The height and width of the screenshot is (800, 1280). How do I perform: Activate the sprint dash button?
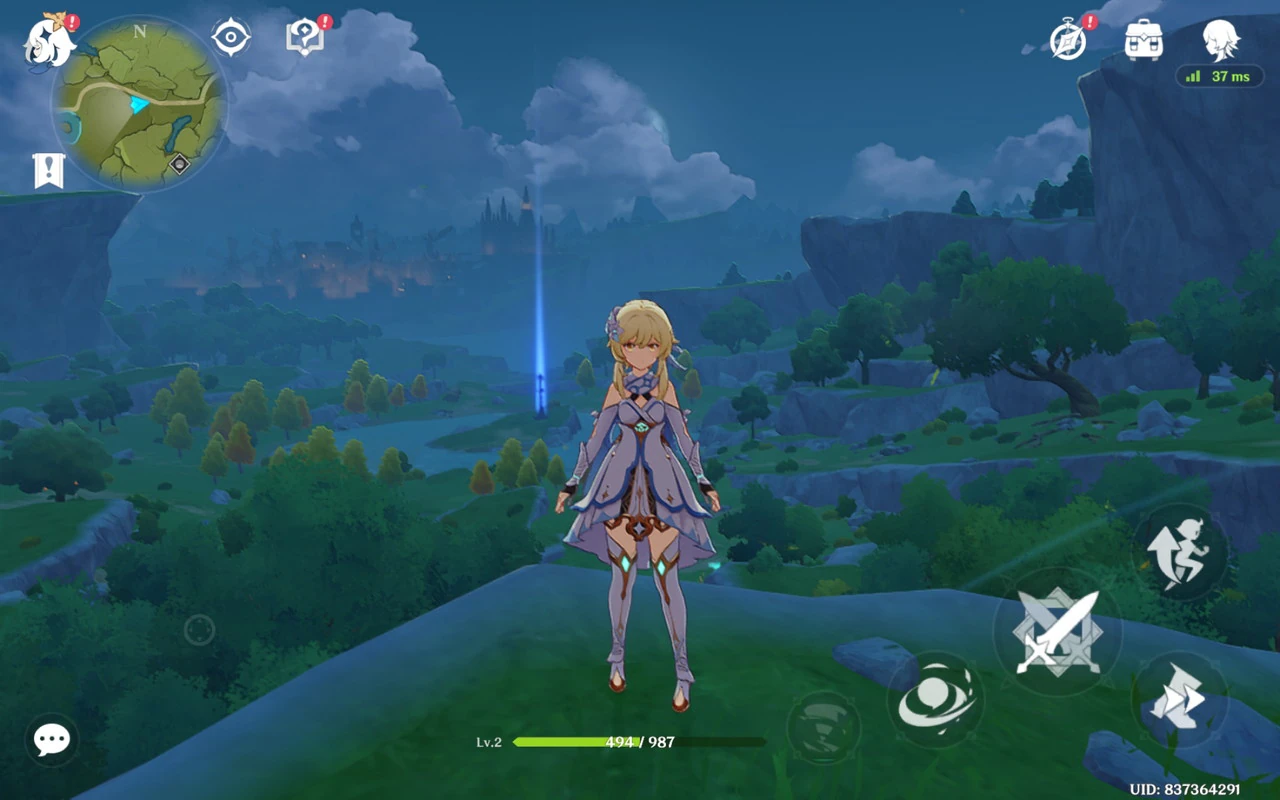click(1179, 699)
